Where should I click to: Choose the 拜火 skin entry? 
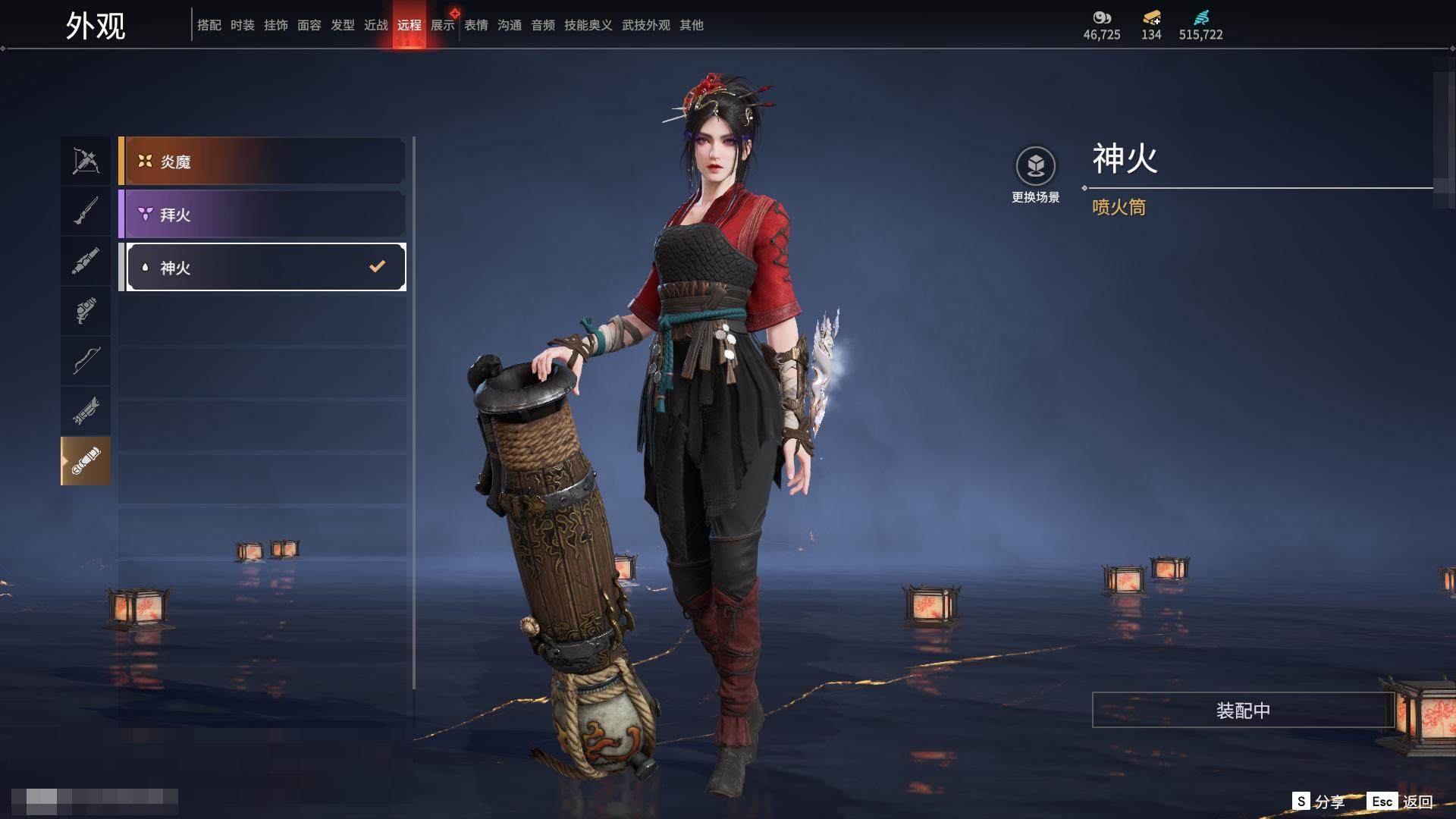tap(262, 215)
